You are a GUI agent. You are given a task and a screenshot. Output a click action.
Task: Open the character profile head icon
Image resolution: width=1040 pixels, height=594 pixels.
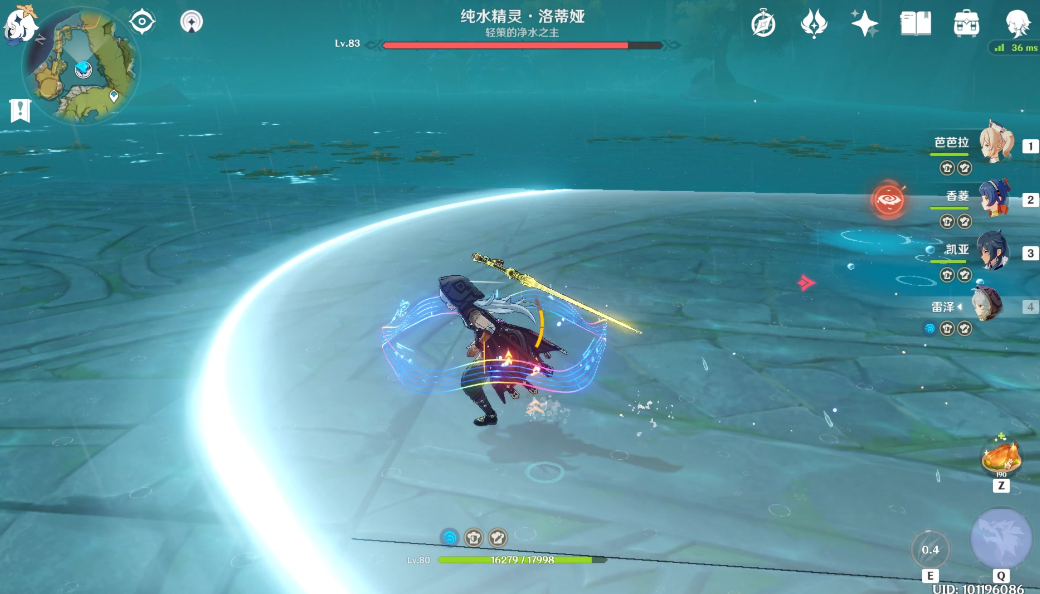tap(1017, 23)
